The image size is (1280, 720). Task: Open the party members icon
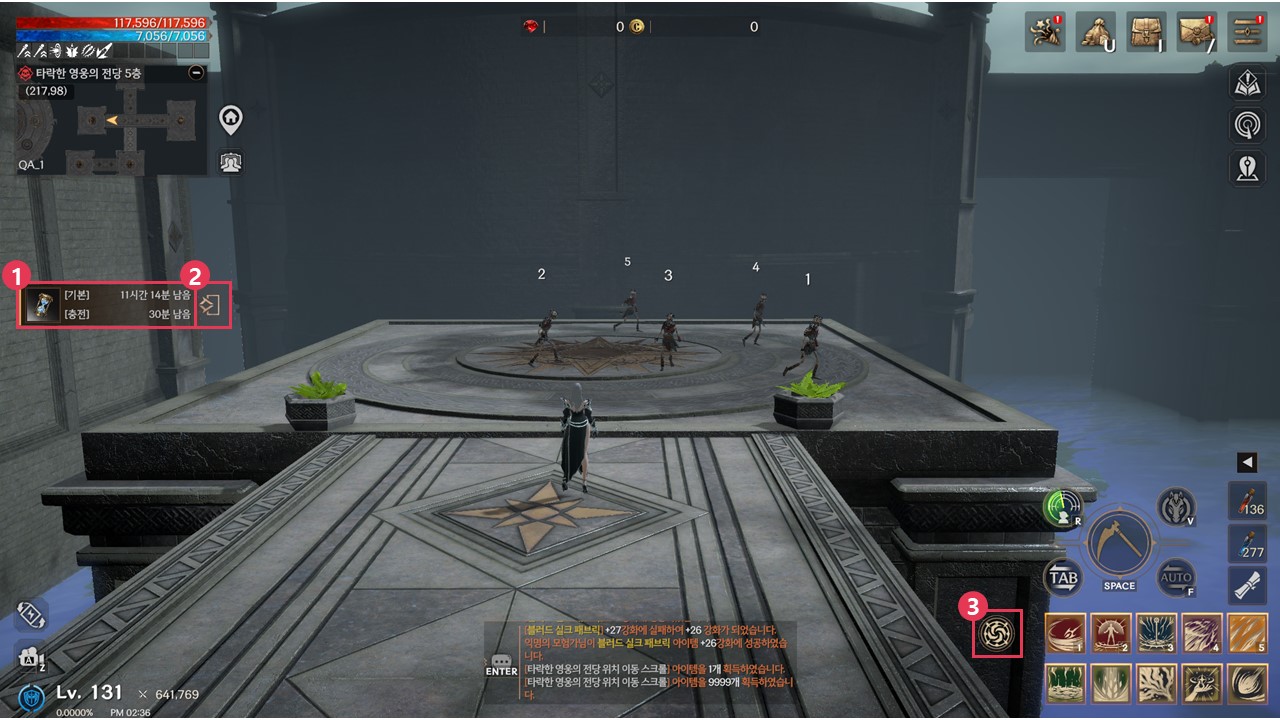click(x=231, y=162)
